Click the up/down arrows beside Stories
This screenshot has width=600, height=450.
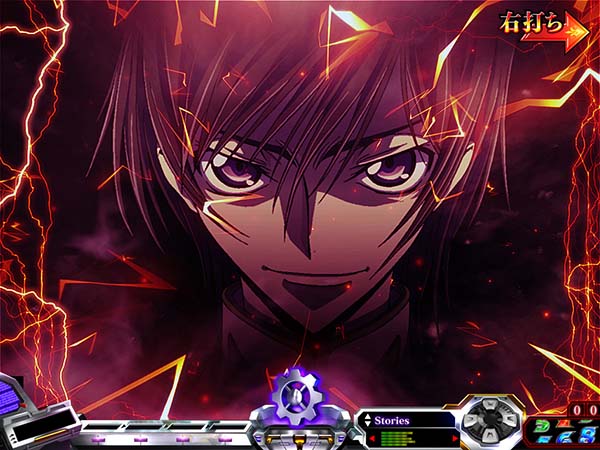click(x=367, y=421)
